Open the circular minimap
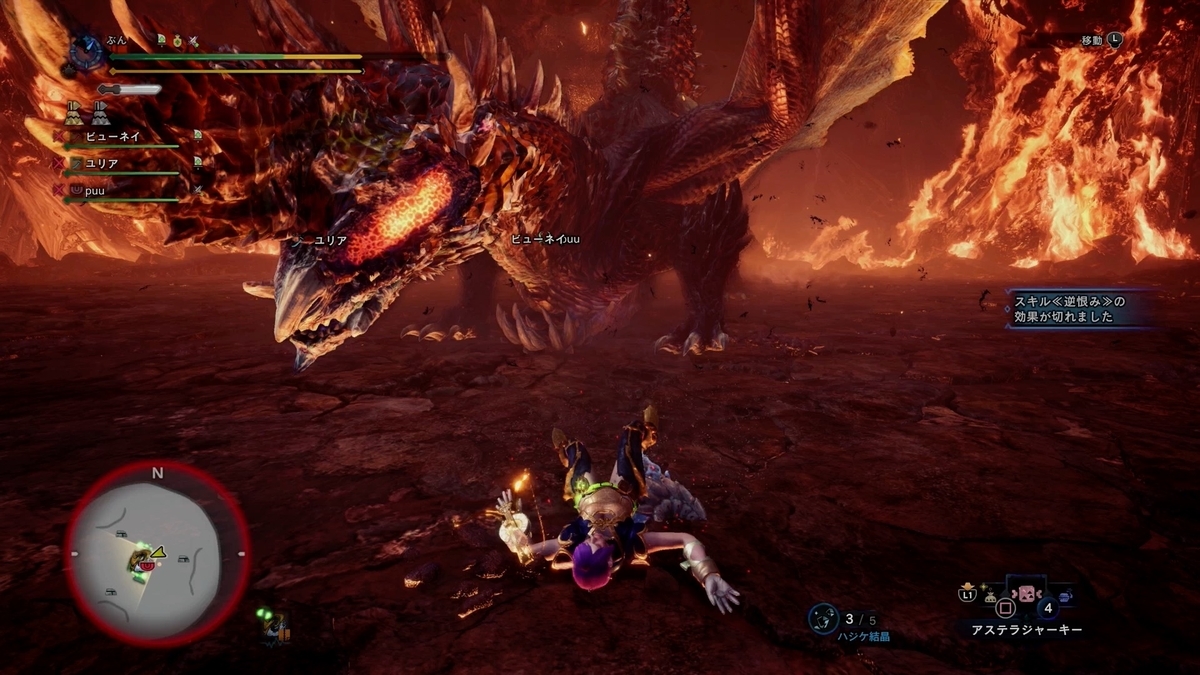 coord(157,554)
